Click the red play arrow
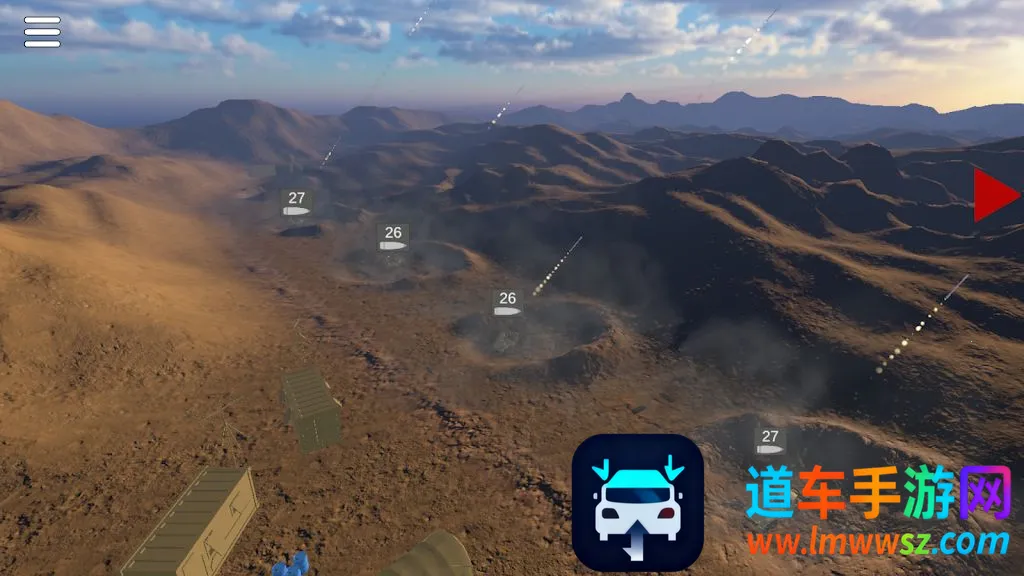1024x576 pixels. 994,194
